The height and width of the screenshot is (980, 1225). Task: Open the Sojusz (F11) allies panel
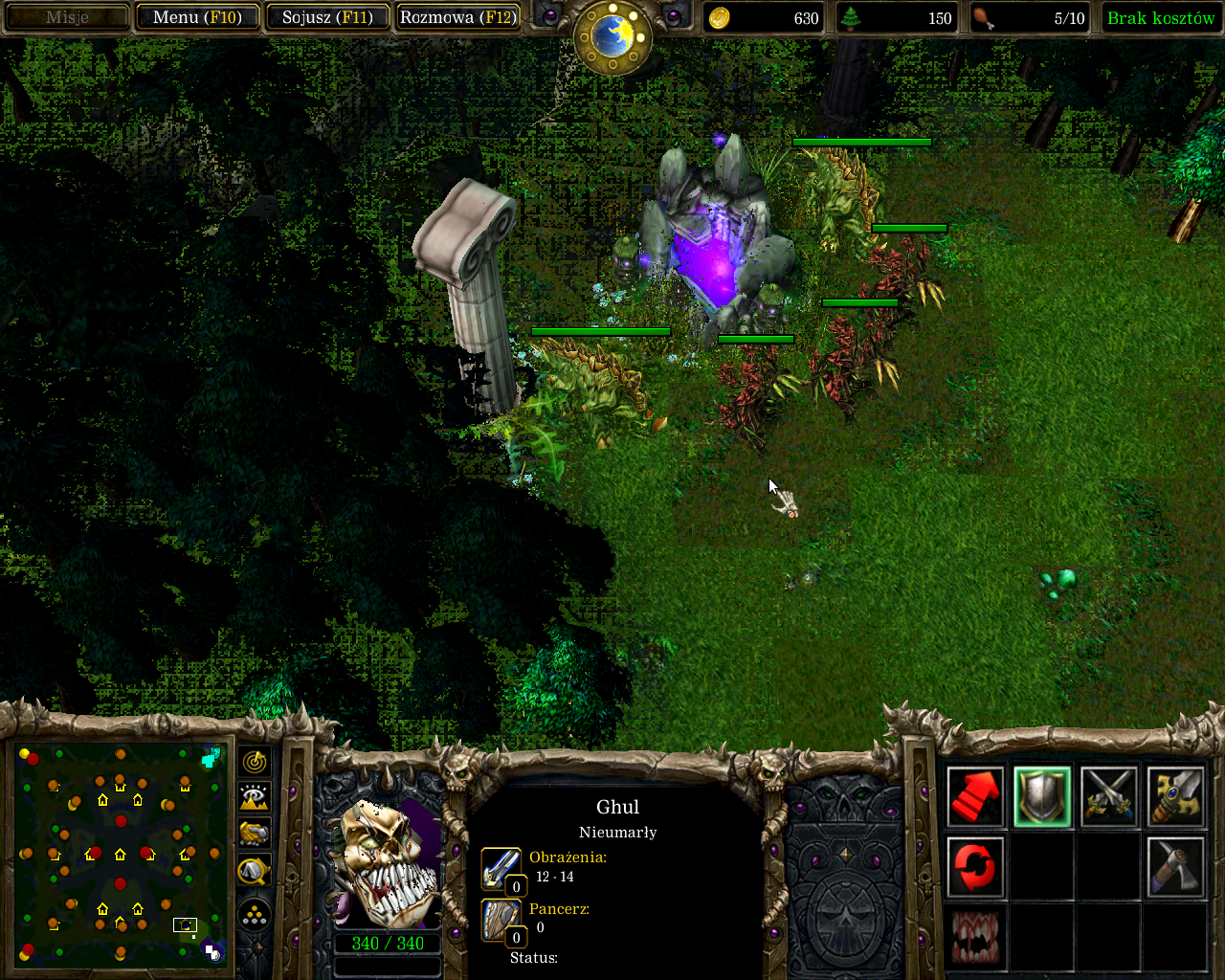tap(327, 17)
